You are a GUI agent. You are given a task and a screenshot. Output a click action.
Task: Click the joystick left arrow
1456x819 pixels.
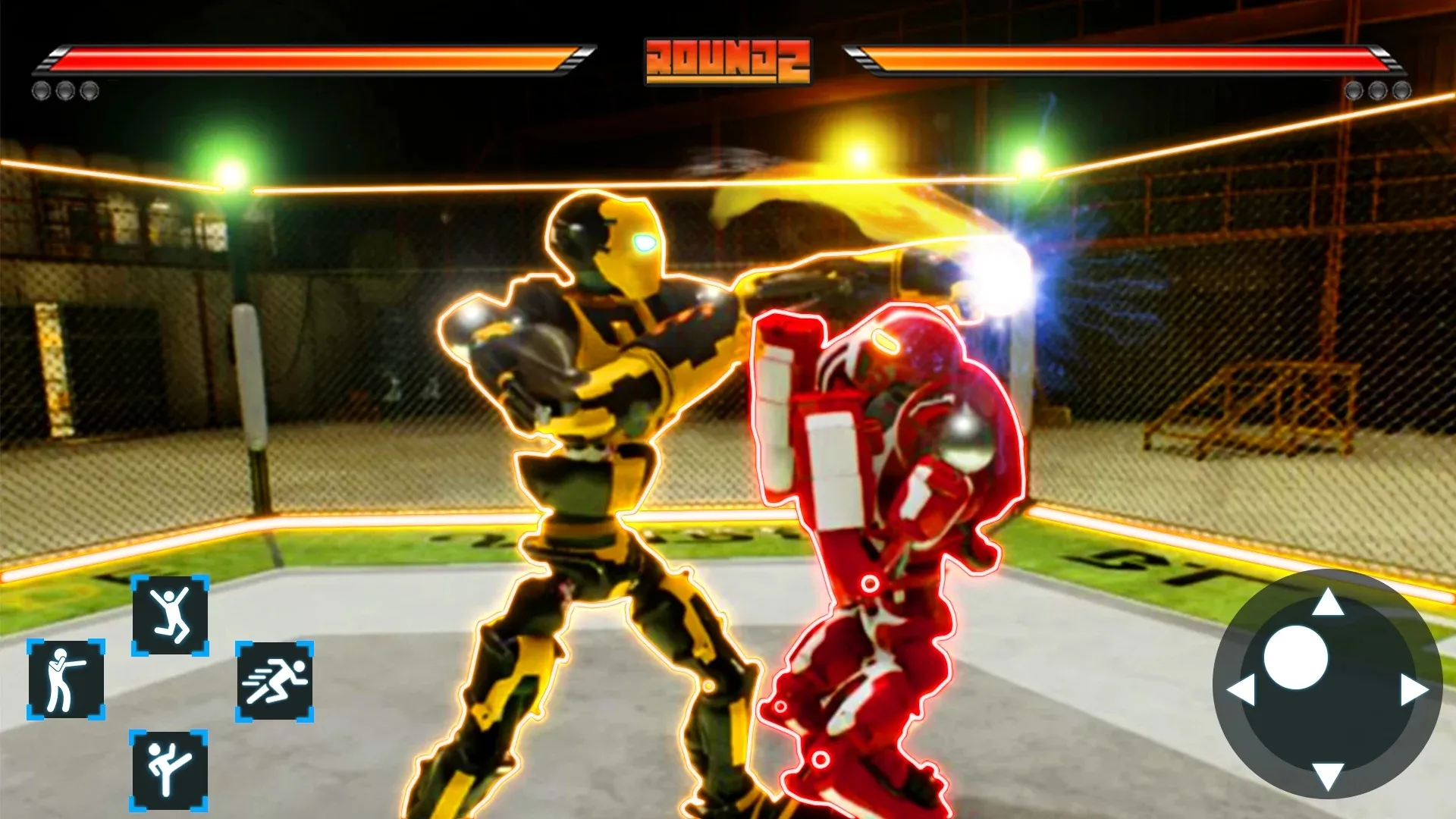[x=1241, y=690]
